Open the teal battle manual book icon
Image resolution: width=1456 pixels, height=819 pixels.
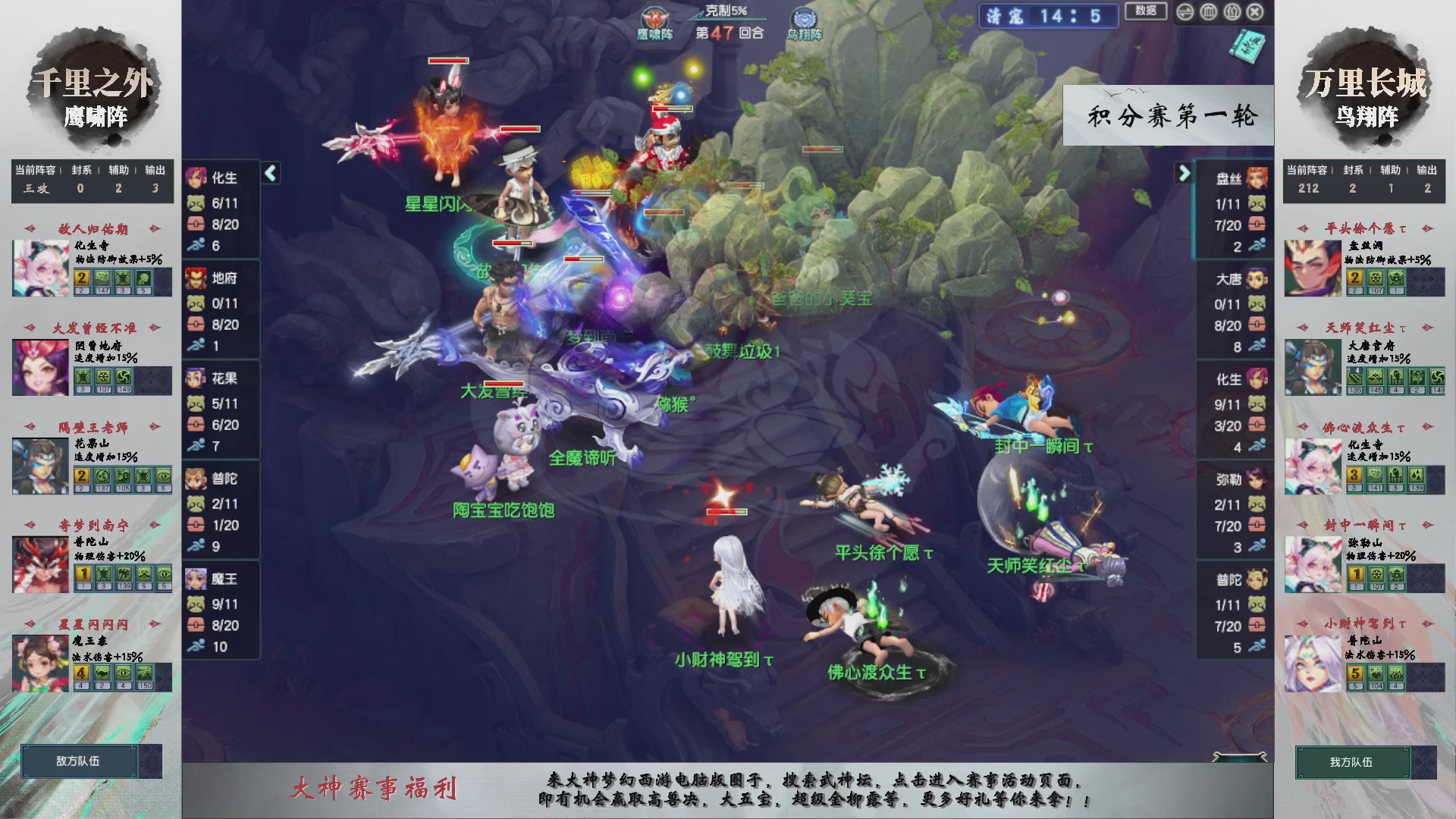pyautogui.click(x=1249, y=47)
